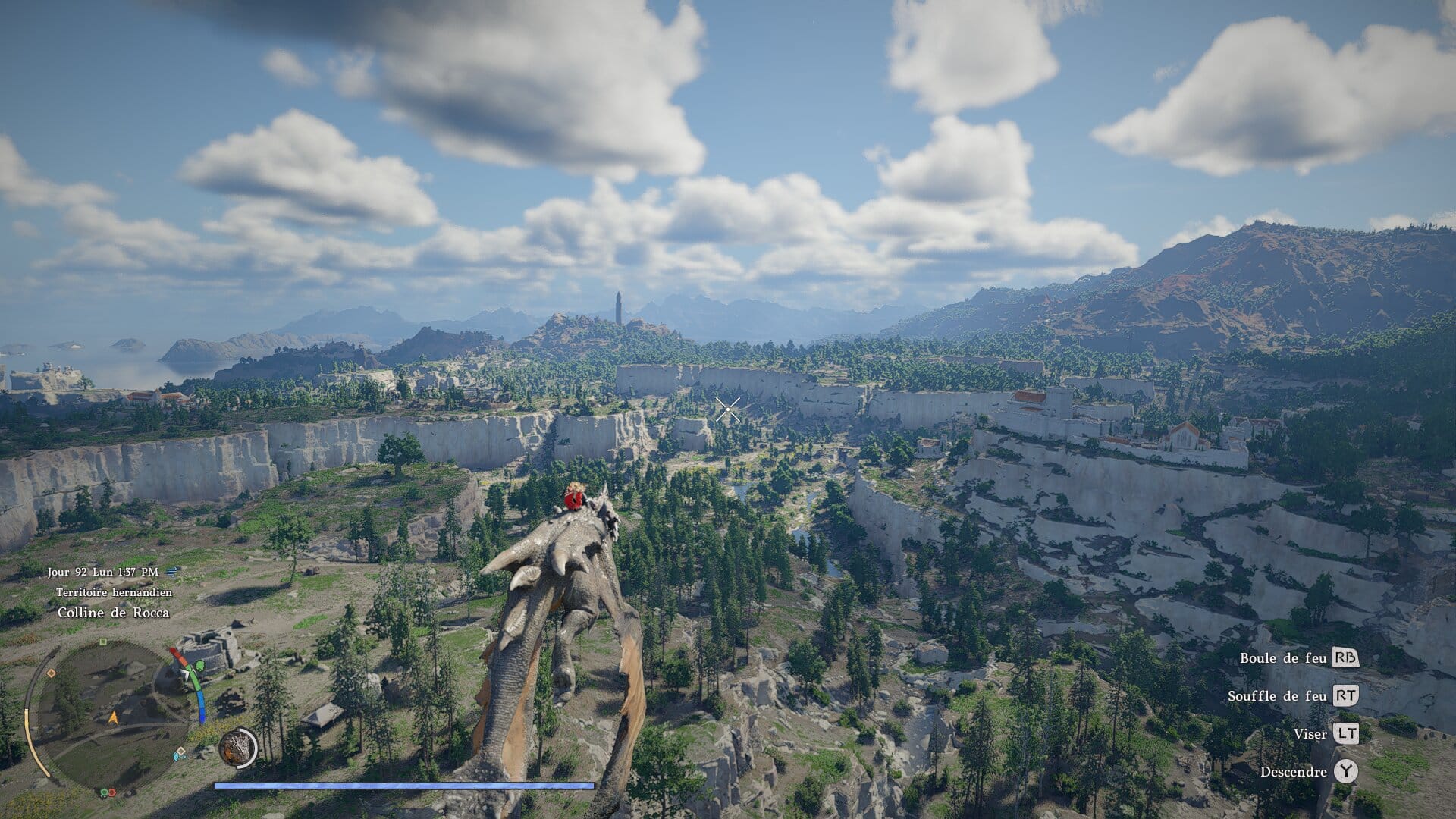
Task: Click the green head icon beside minimap
Action: point(199,667)
